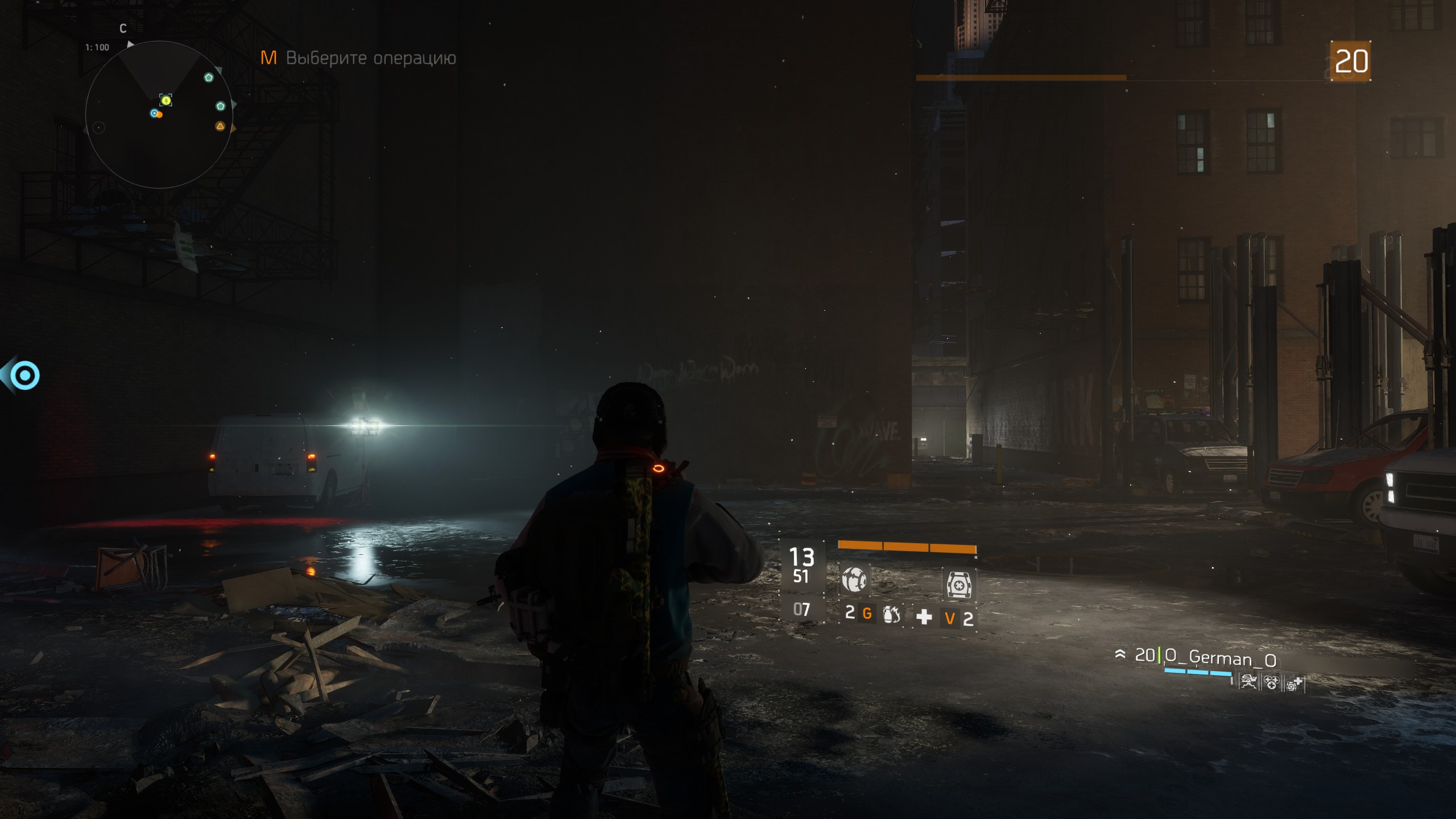Click the orange triangle marker on minimap
This screenshot has width=1456, height=819.
pyautogui.click(x=220, y=126)
